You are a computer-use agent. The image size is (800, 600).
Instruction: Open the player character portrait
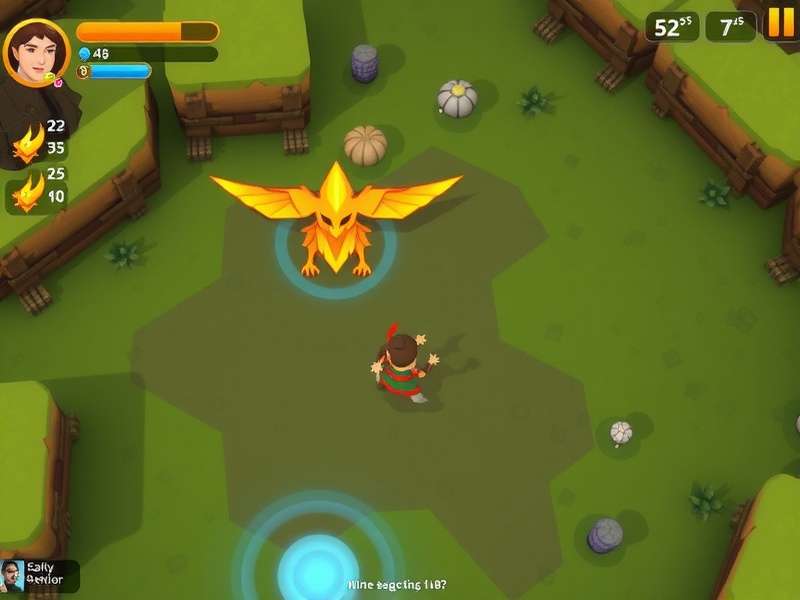(x=36, y=52)
